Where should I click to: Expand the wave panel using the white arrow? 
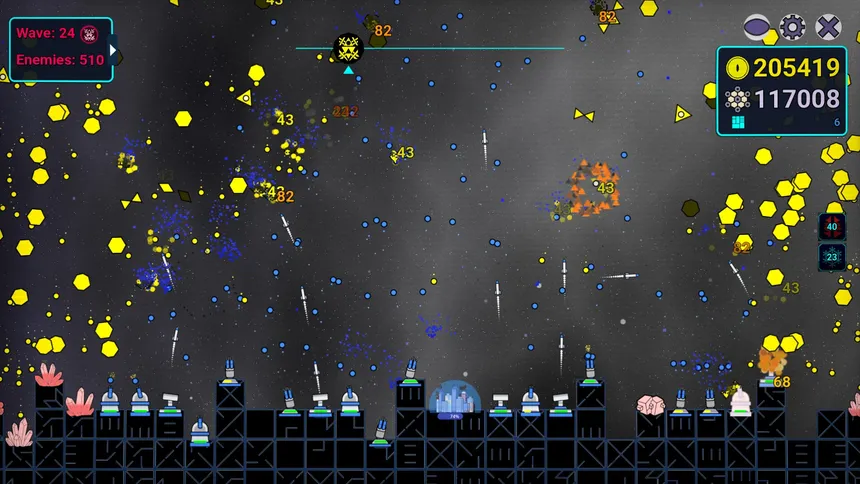114,49
